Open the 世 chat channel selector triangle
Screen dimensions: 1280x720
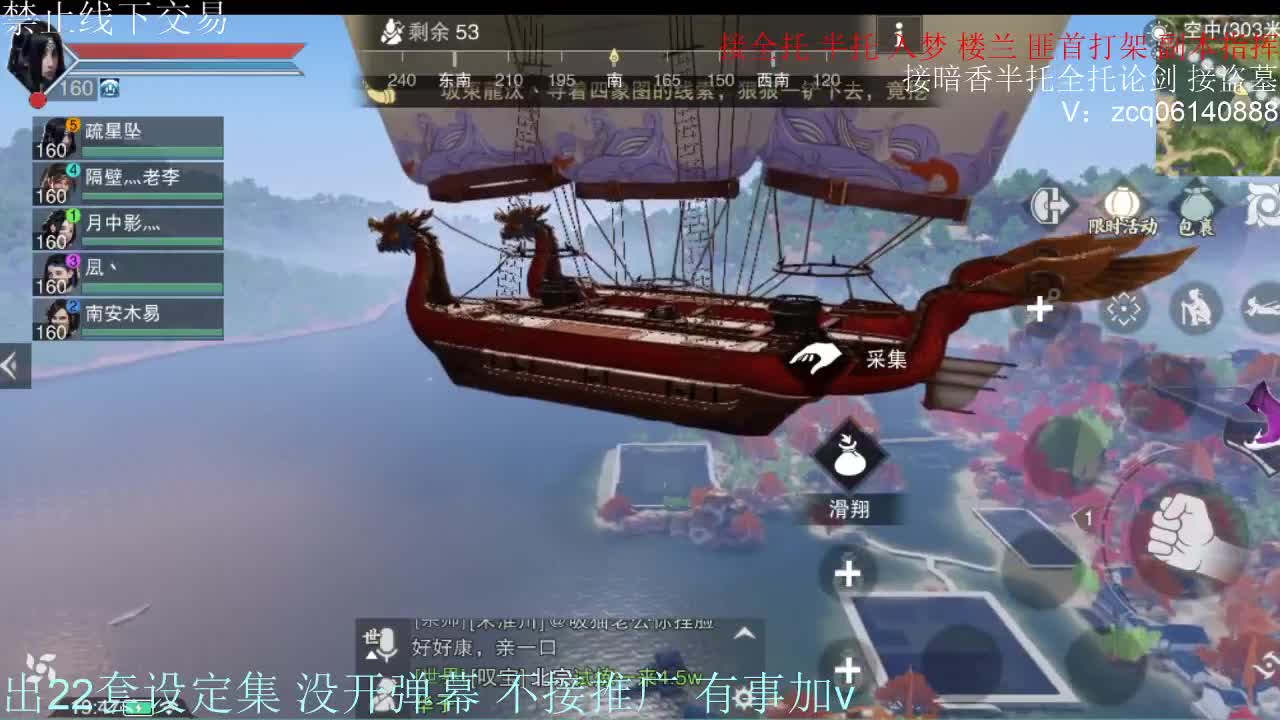click(369, 655)
